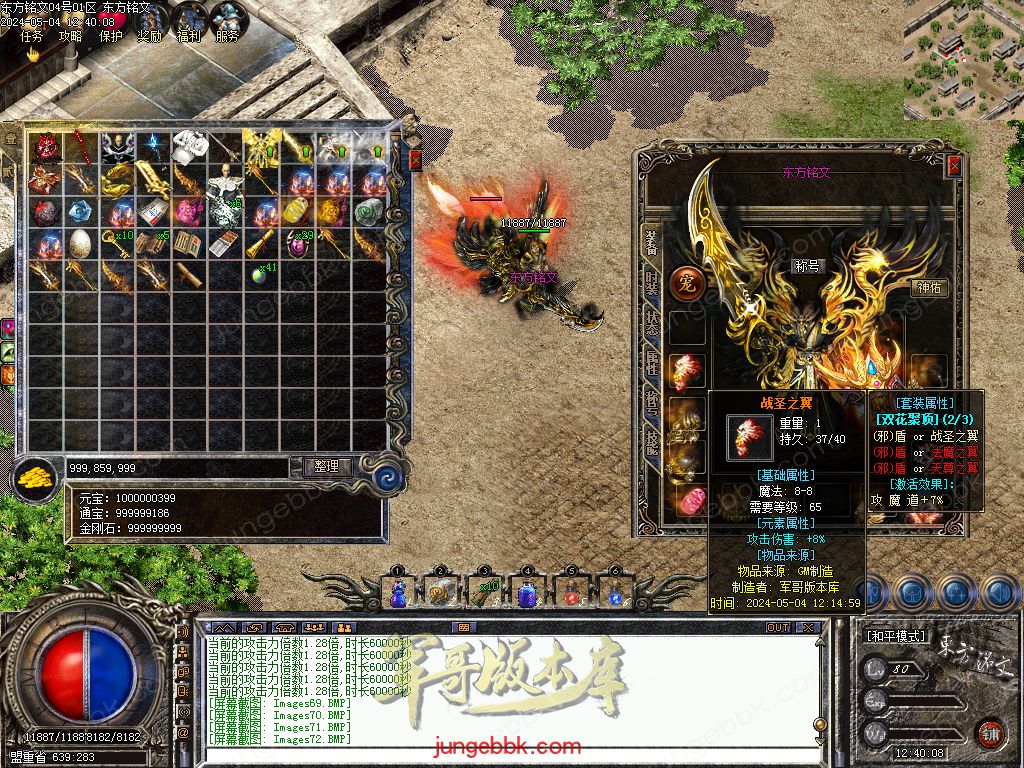Open the 服务 service menu
This screenshot has height=768, width=1024.
click(228, 36)
